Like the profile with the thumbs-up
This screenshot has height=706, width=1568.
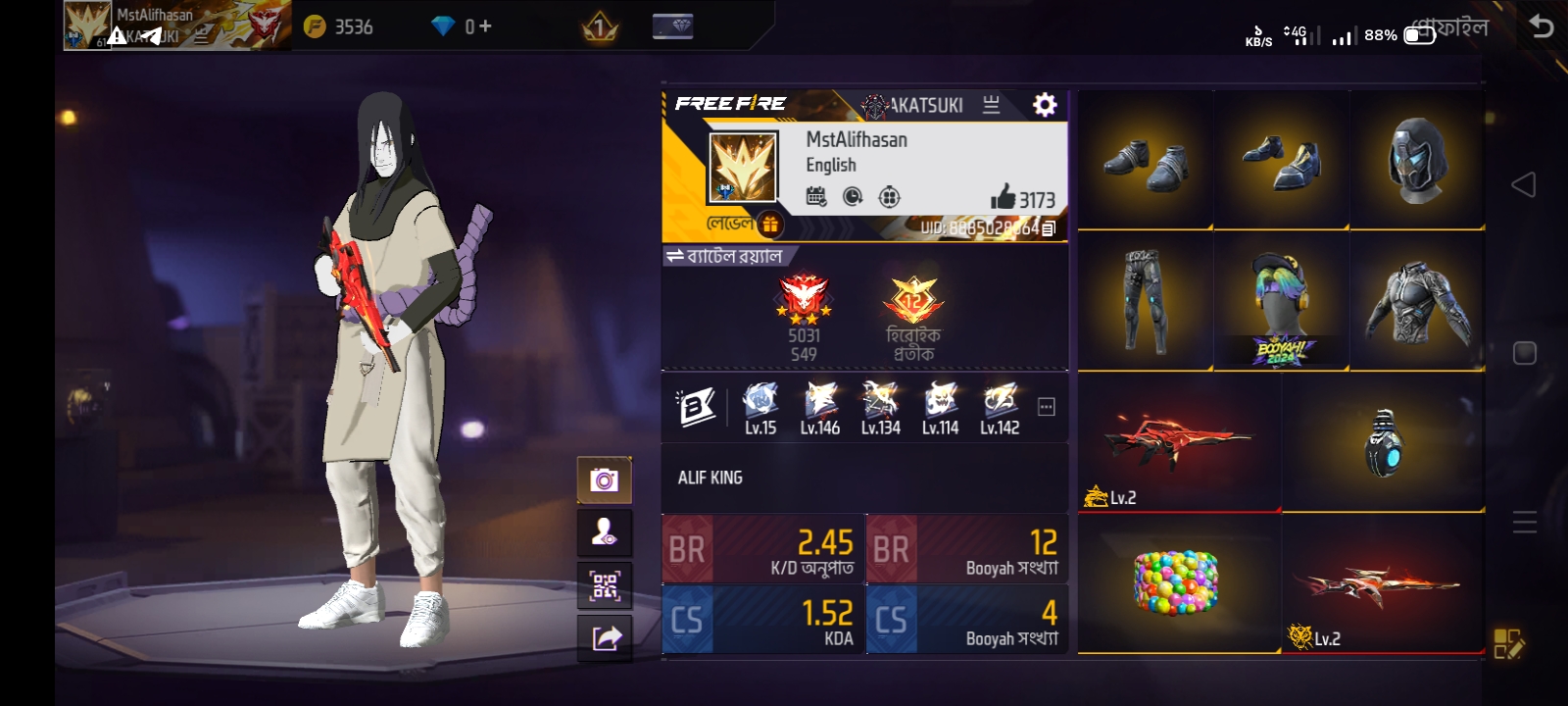[x=1004, y=197]
